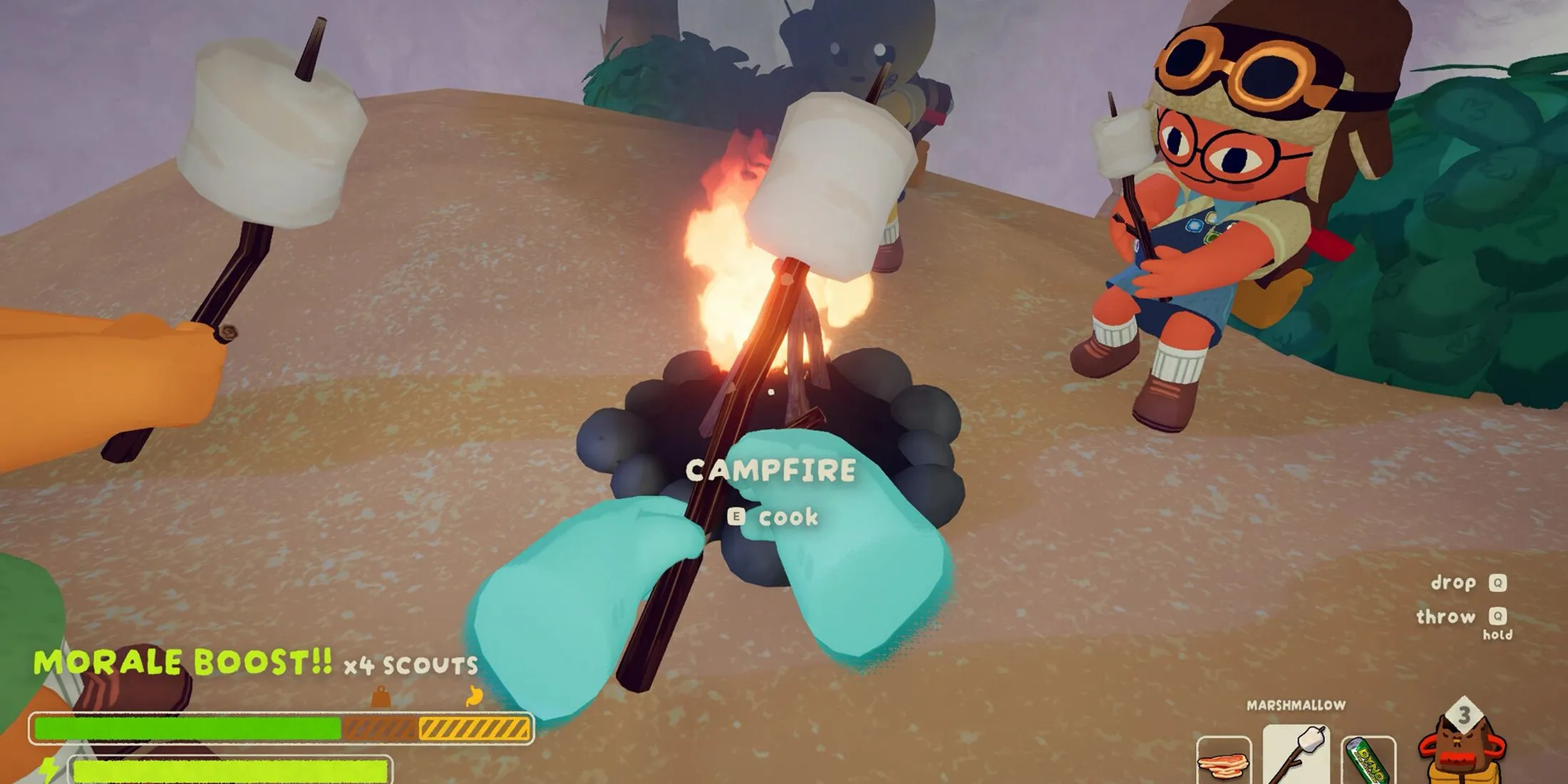Click the drop Q keybind prompt

1463,583
